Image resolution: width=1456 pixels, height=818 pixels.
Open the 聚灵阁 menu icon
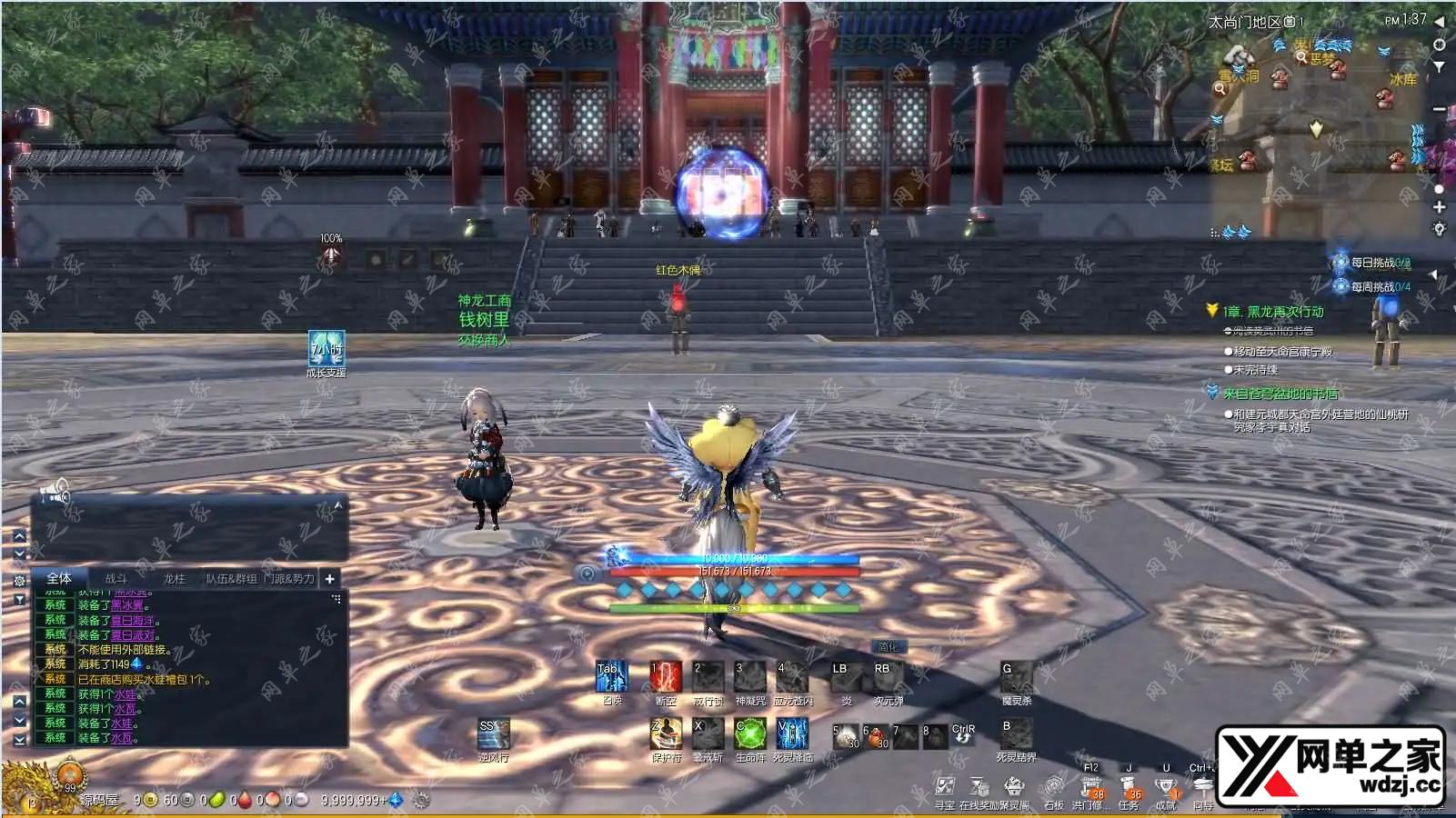click(x=1013, y=787)
